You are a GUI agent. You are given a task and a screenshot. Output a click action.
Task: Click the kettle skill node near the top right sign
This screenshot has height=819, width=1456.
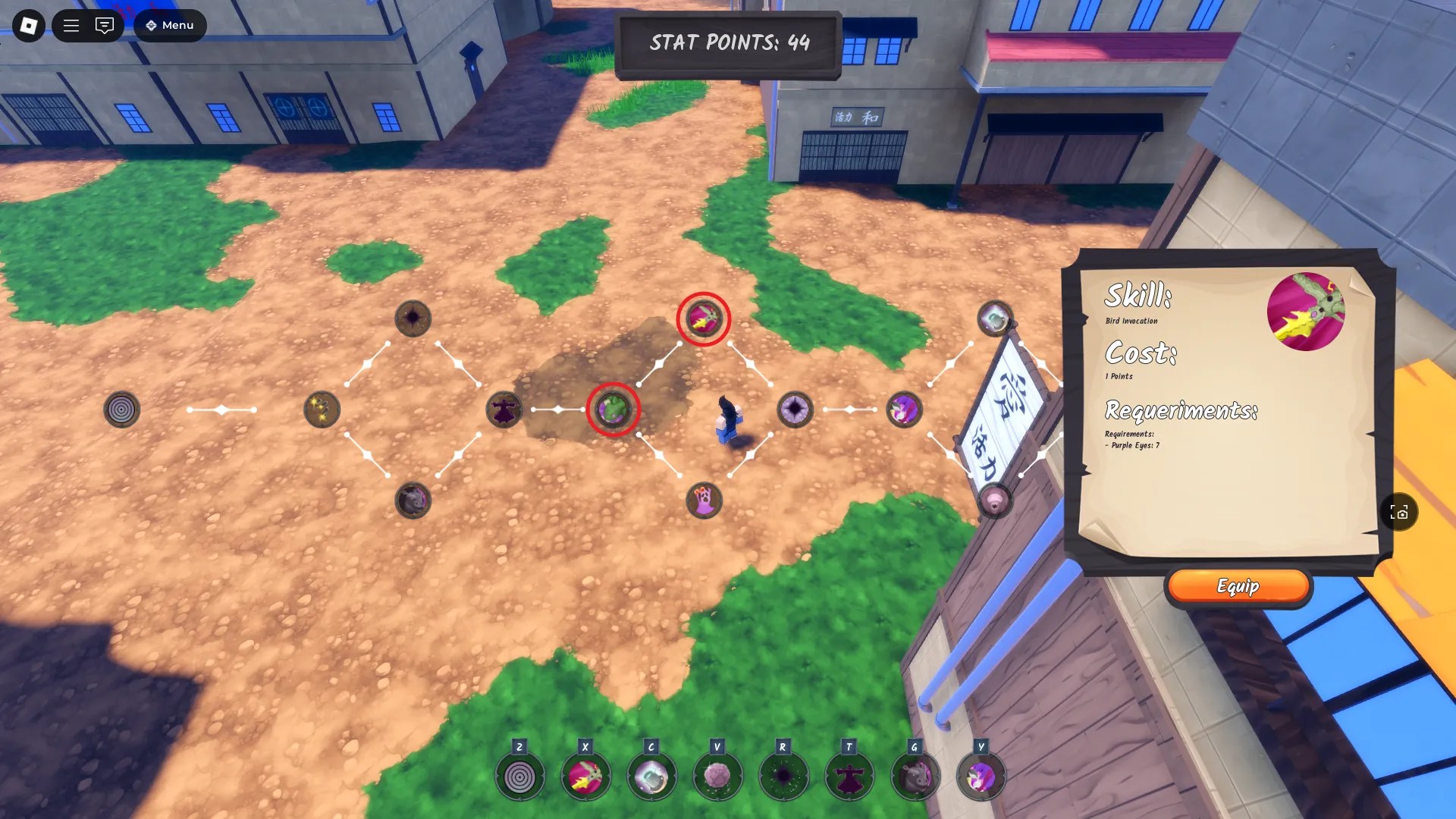pos(994,316)
